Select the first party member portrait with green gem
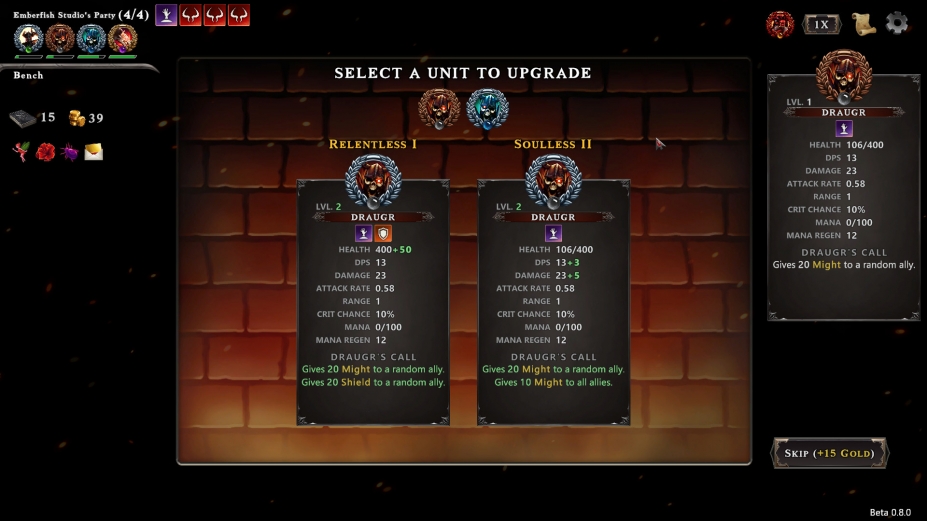The height and width of the screenshot is (521, 927). coord(29,39)
